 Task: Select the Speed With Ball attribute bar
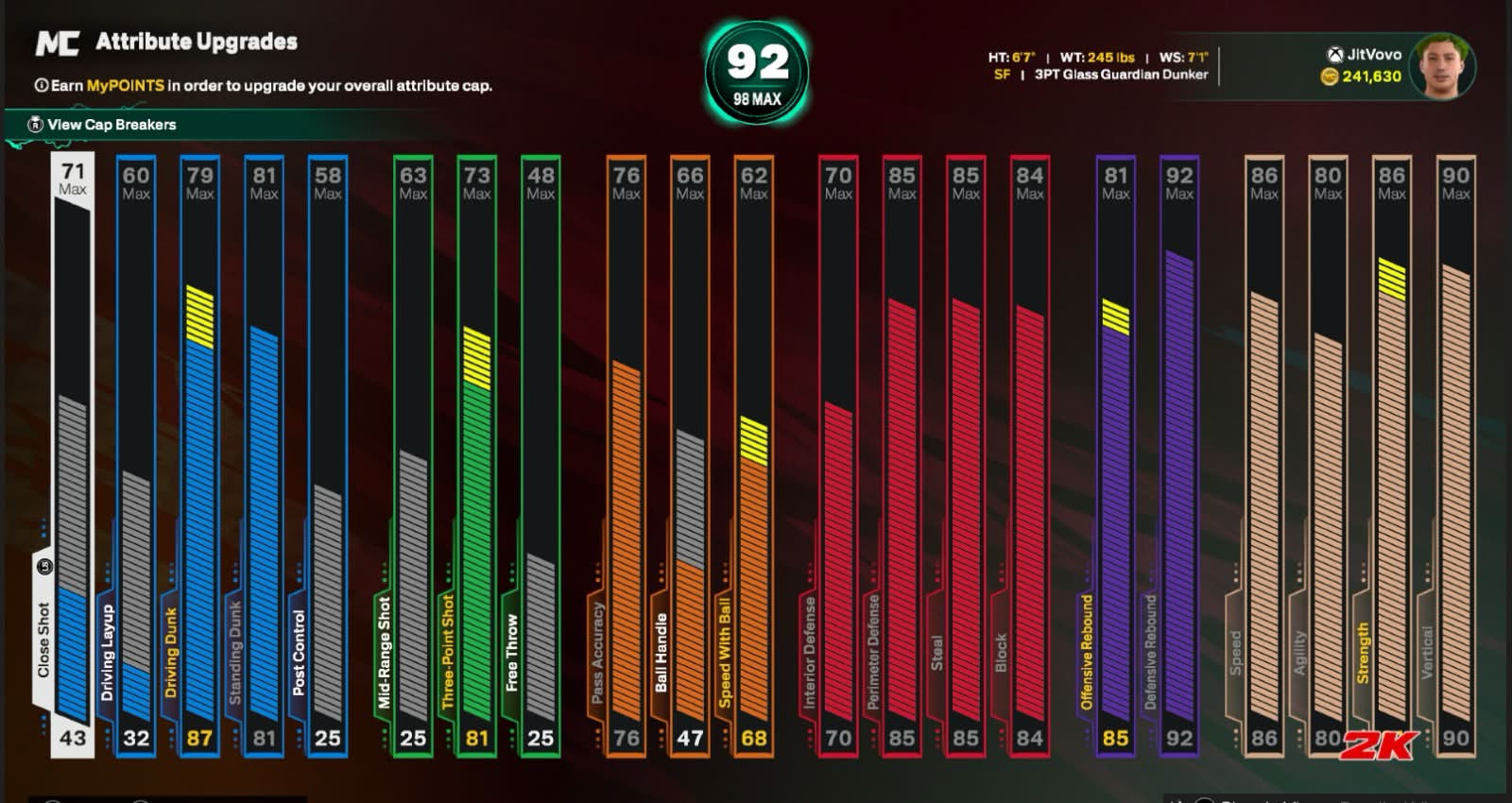click(x=753, y=453)
